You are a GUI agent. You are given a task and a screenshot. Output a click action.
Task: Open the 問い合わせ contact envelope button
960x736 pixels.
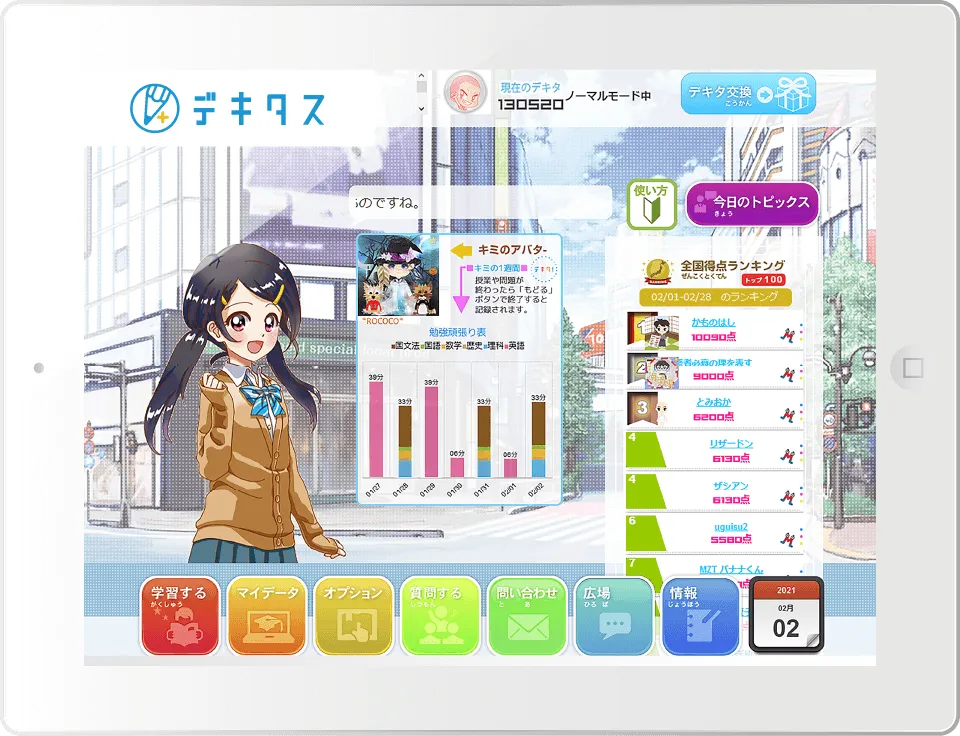(527, 616)
